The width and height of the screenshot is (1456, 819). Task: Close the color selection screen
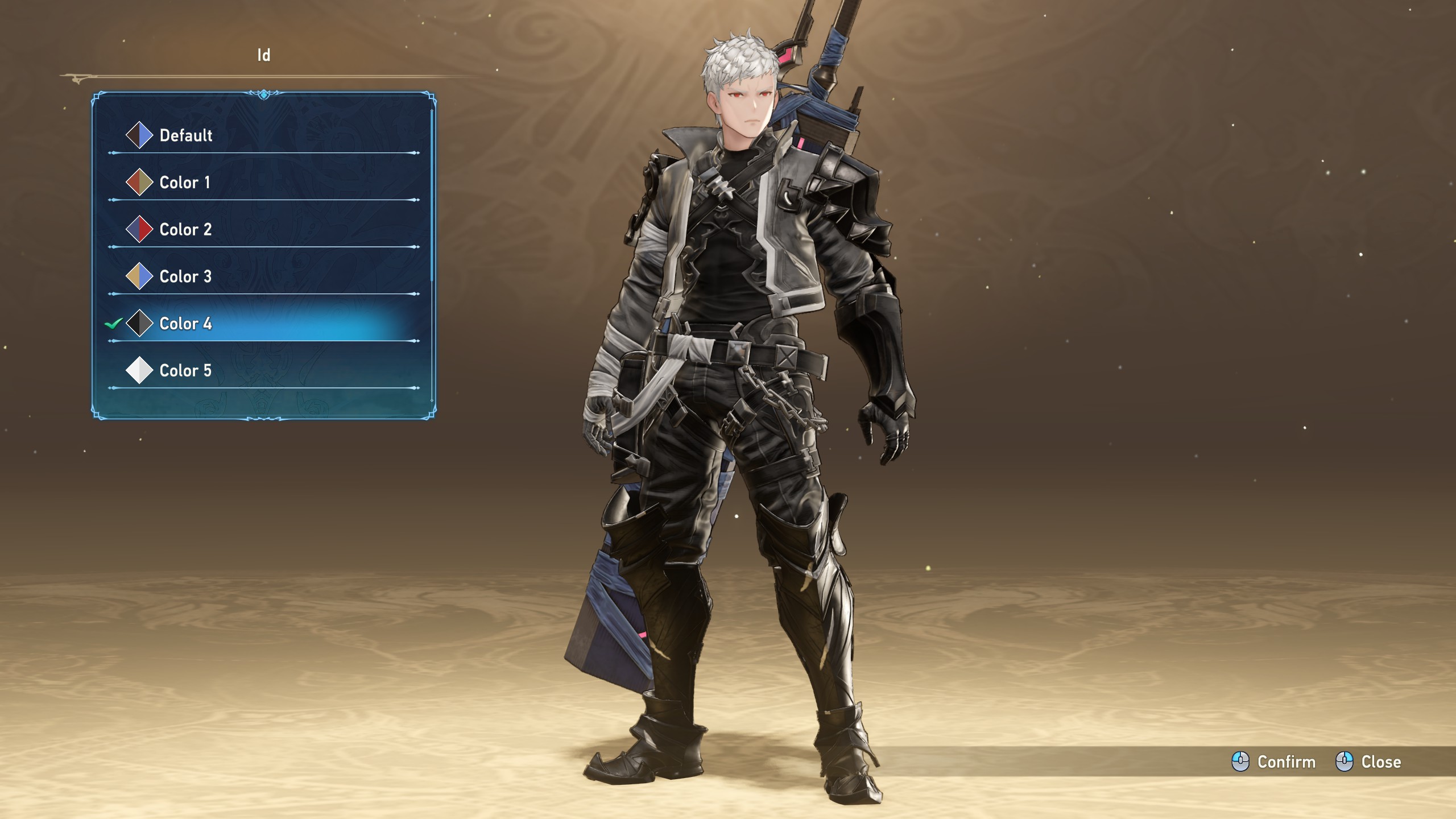[1368, 762]
